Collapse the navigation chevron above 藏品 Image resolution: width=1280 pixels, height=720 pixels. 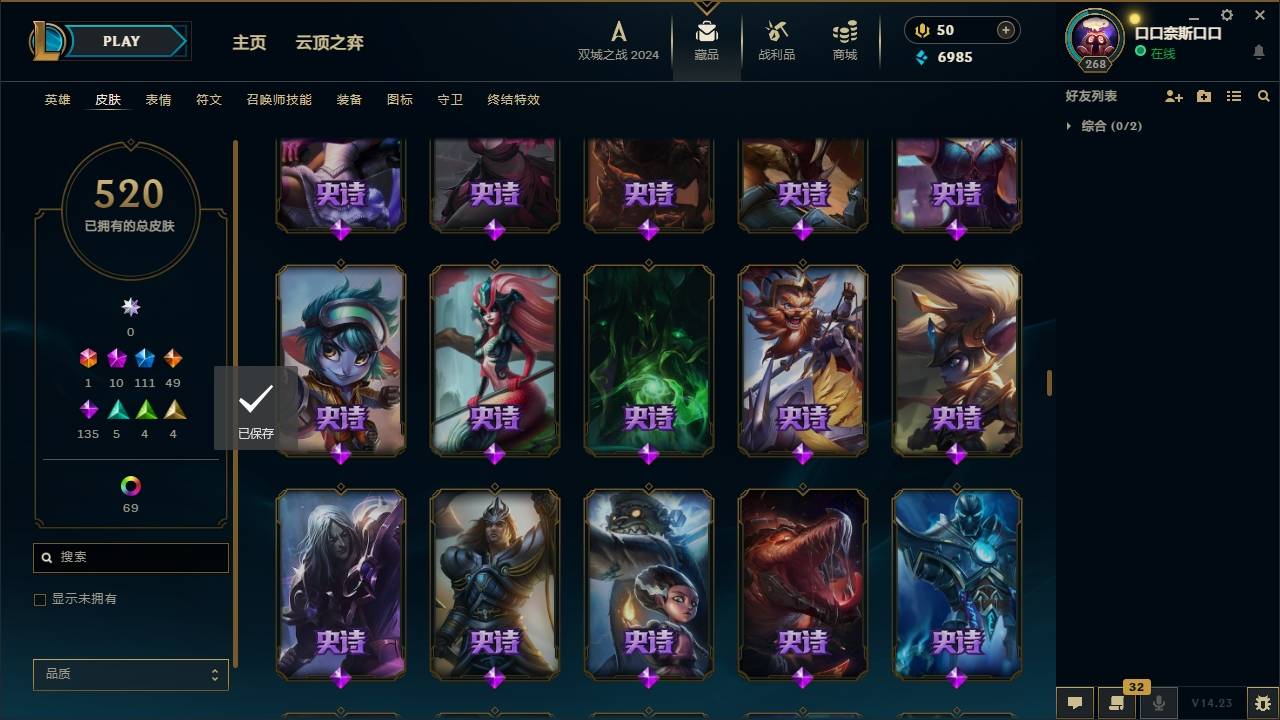707,8
